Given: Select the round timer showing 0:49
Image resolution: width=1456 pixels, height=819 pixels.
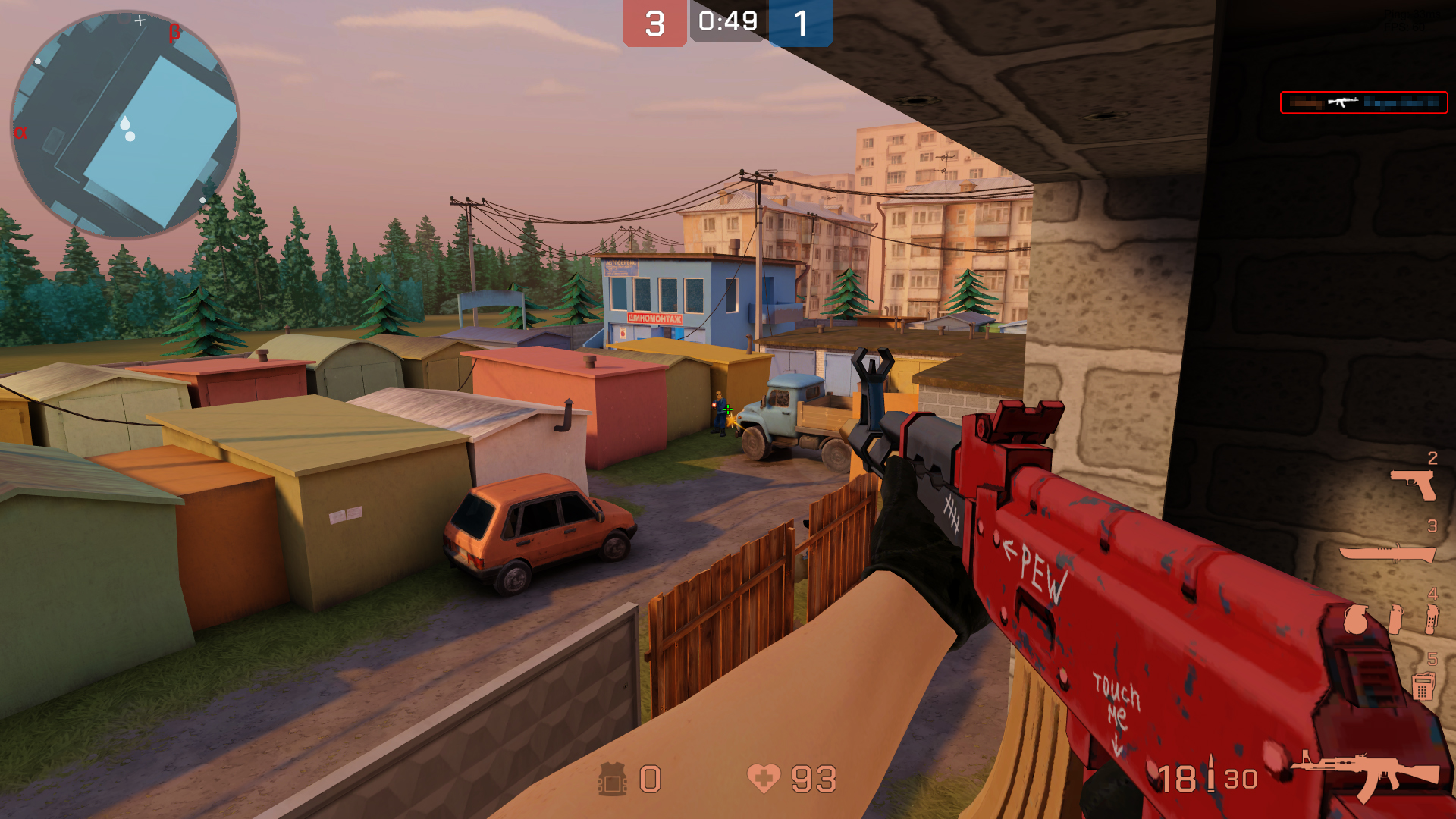Looking at the screenshot, I should [727, 21].
